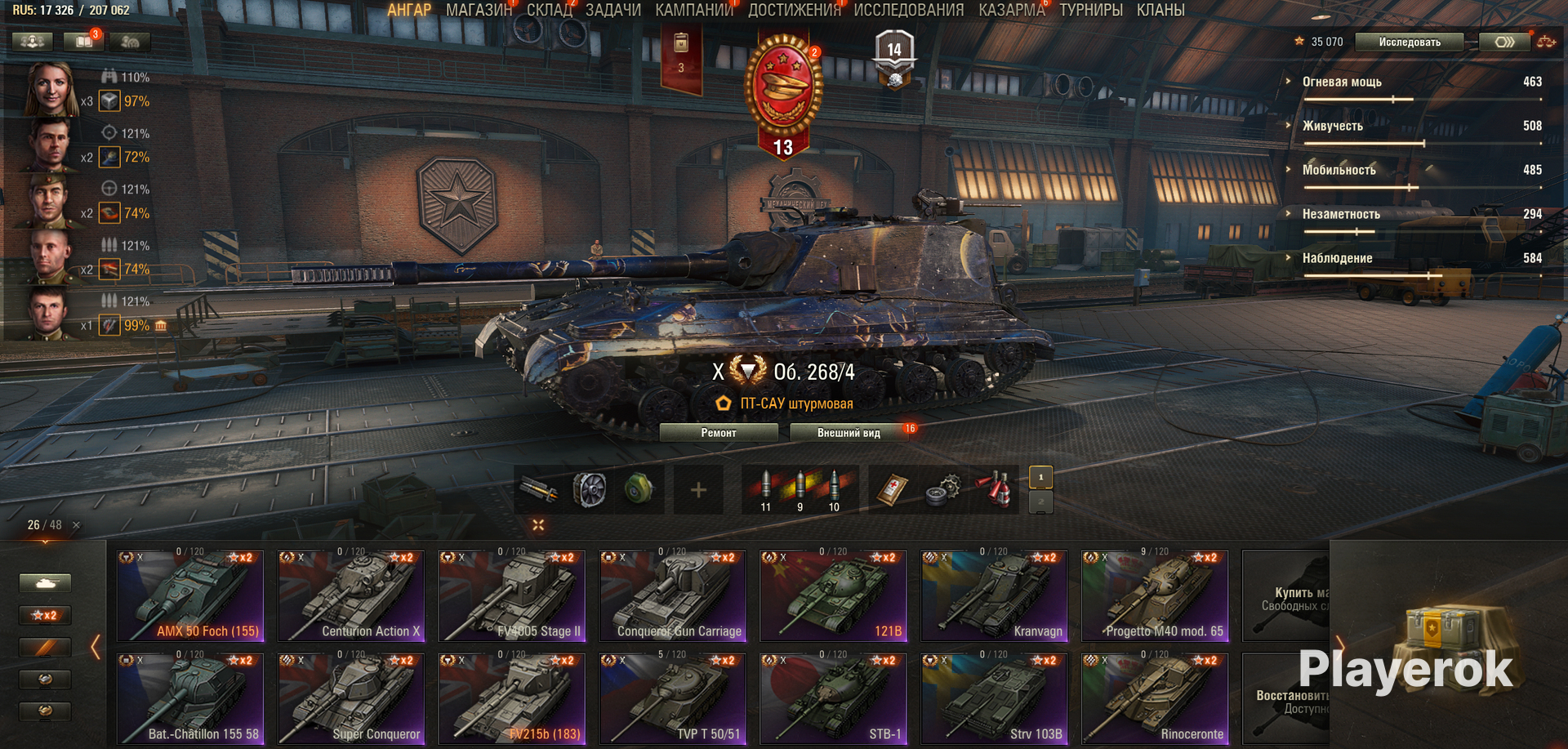The height and width of the screenshot is (749, 1568).
Task: Pick the TVP T 50/51 tank
Action: click(673, 699)
